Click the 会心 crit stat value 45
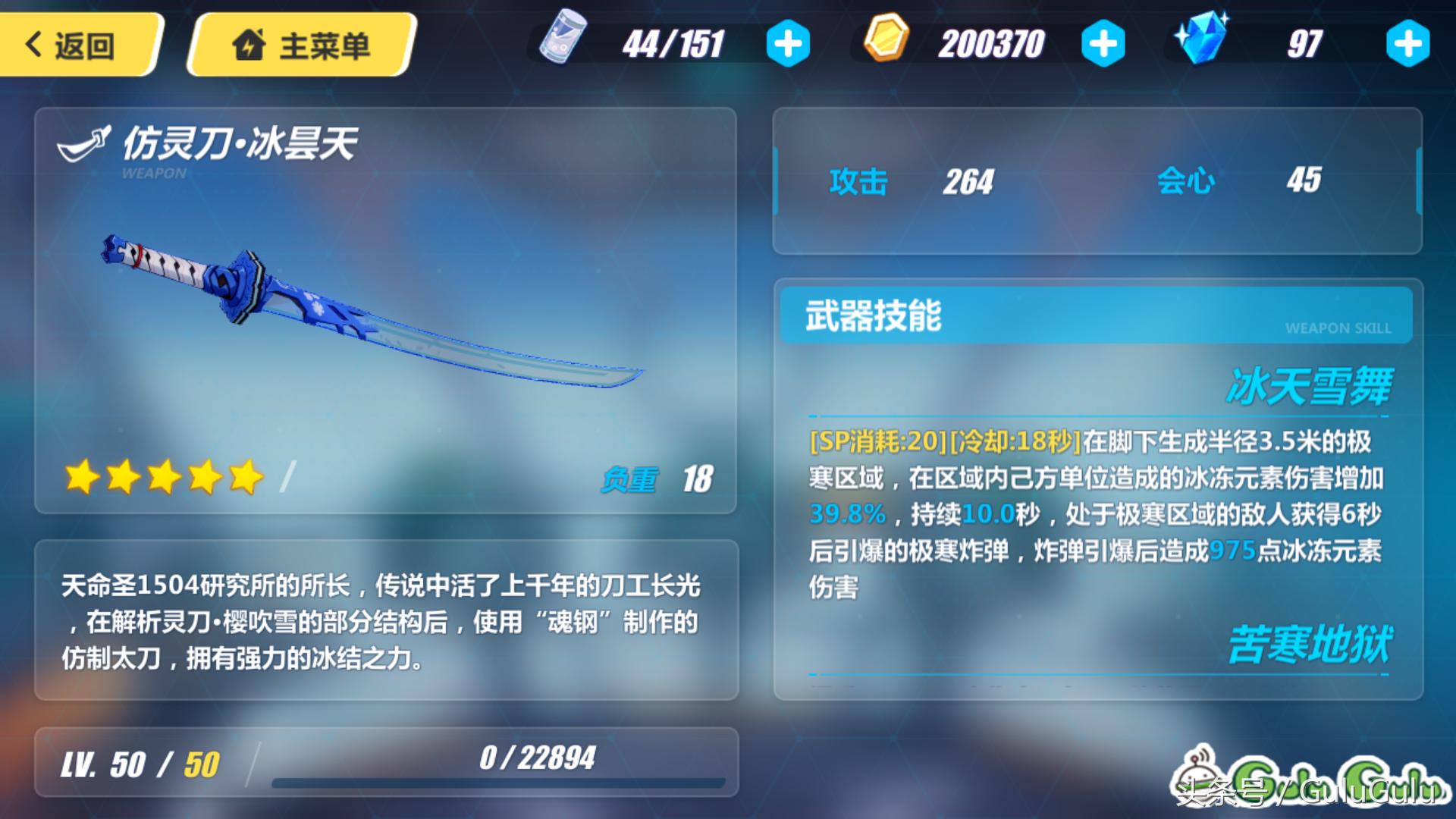Viewport: 1456px width, 819px height. click(1305, 178)
